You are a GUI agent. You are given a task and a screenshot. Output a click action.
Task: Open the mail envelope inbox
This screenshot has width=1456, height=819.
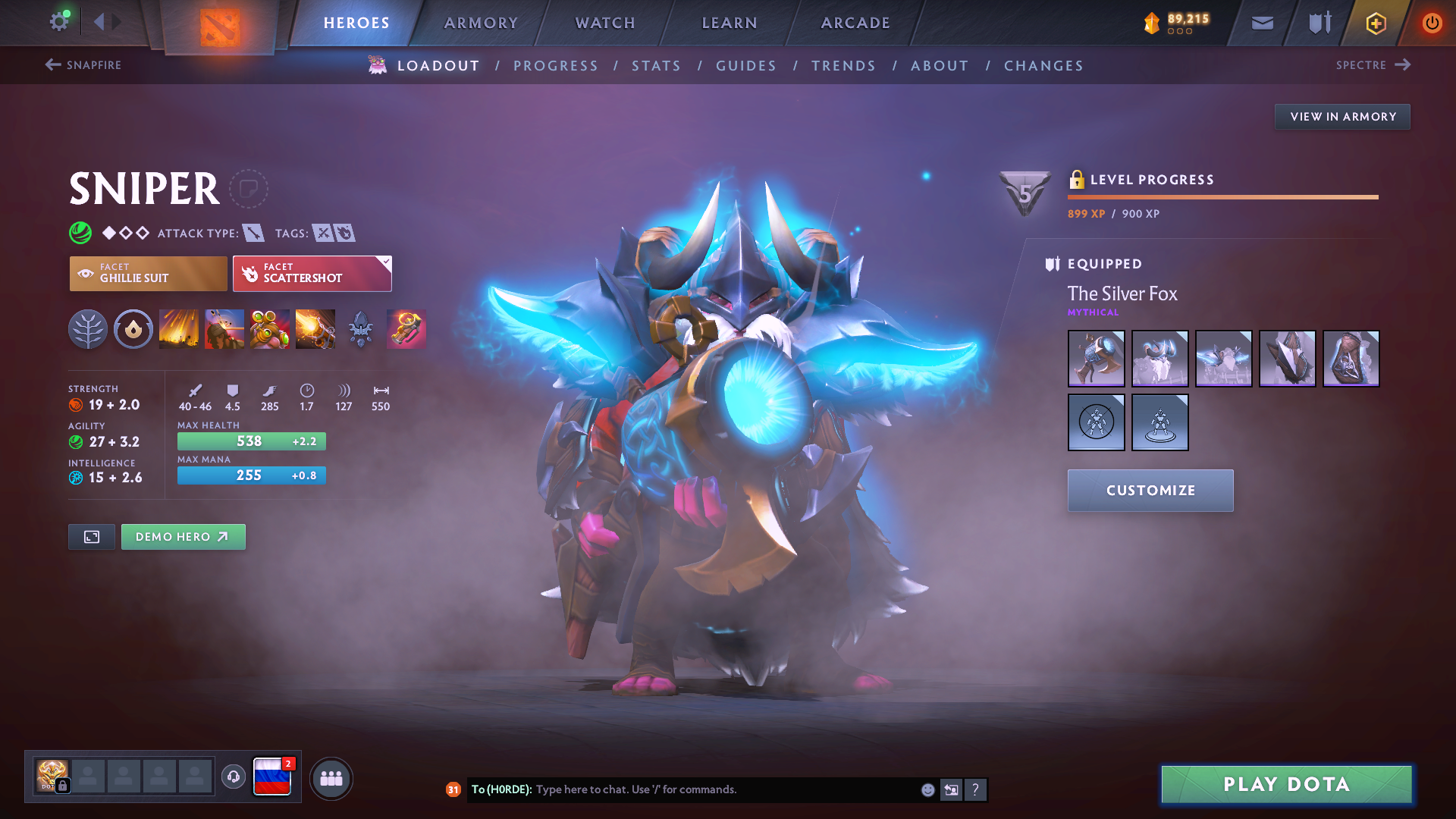pos(1262,23)
